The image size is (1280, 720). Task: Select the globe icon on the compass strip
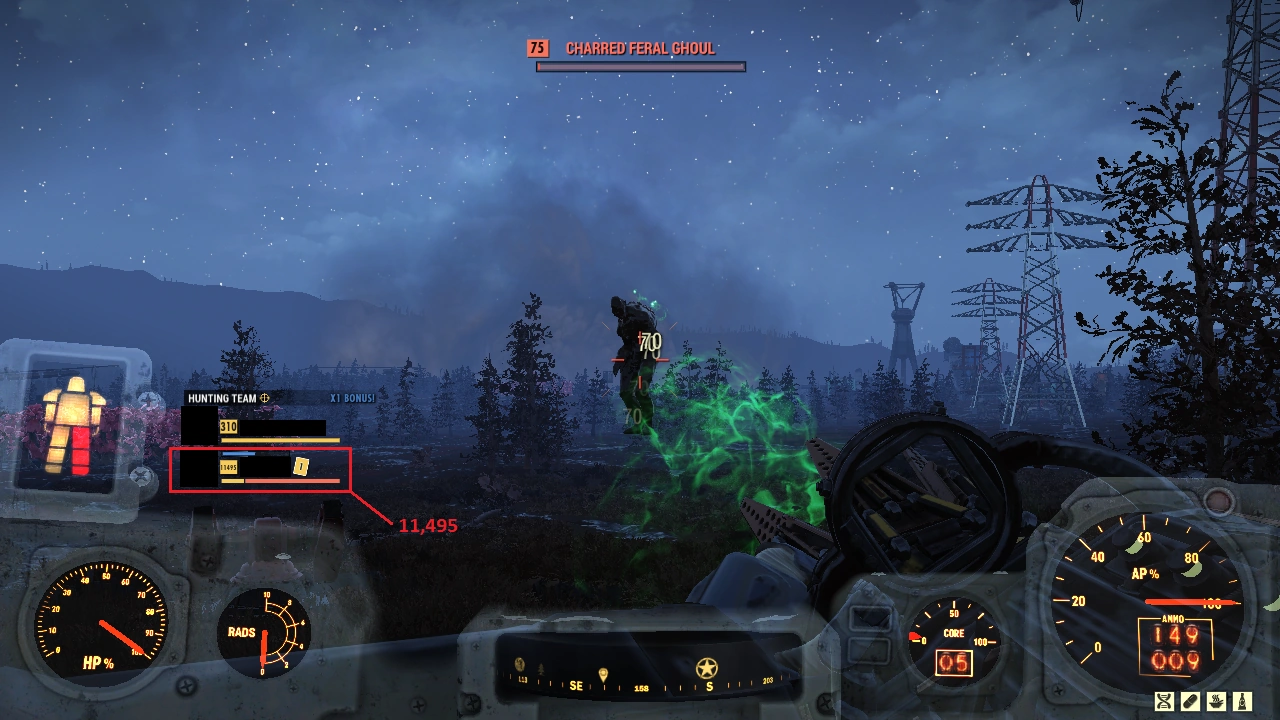coord(519,665)
